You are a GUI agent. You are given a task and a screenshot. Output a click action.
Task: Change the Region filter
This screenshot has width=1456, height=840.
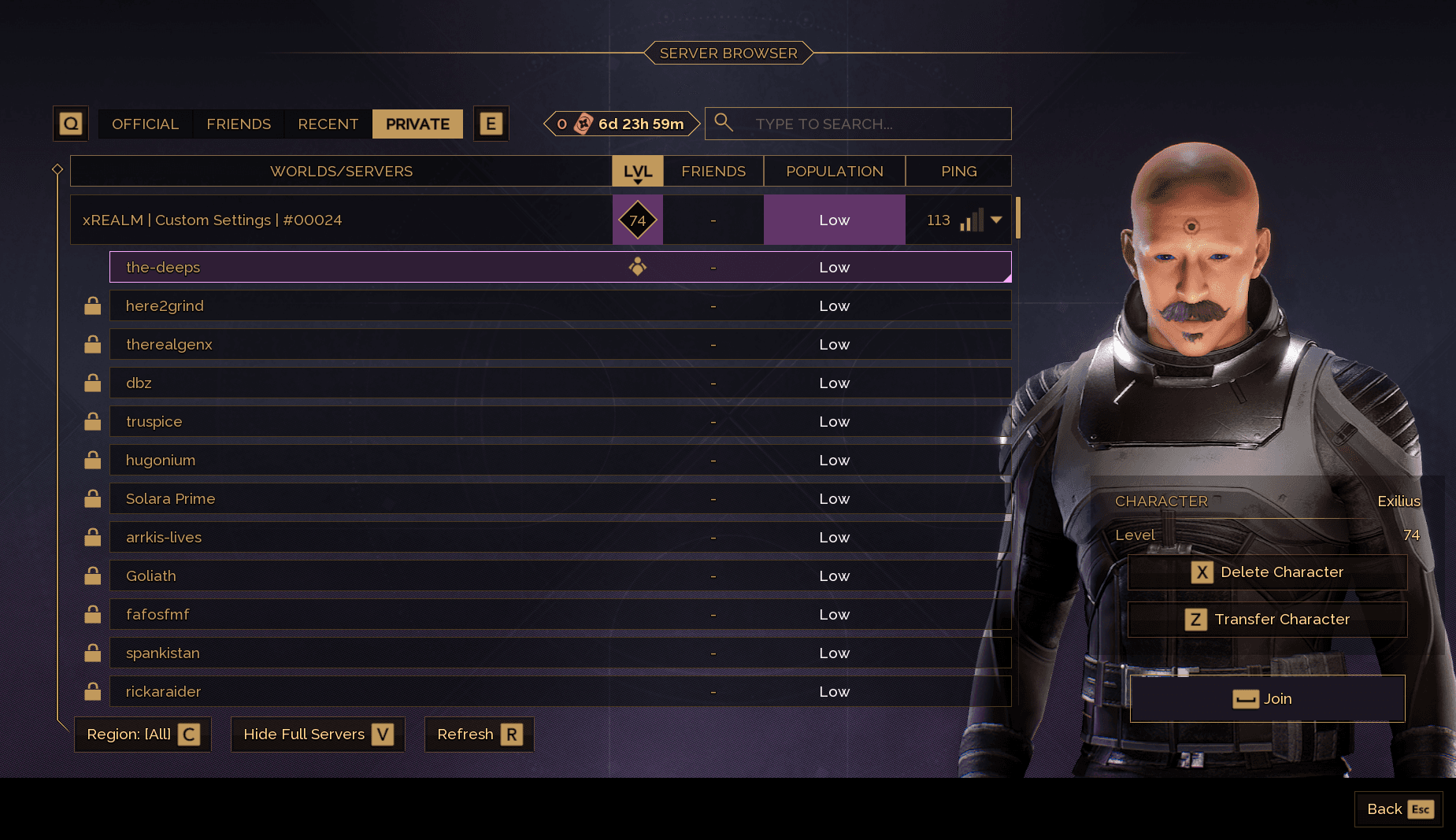tap(143, 735)
